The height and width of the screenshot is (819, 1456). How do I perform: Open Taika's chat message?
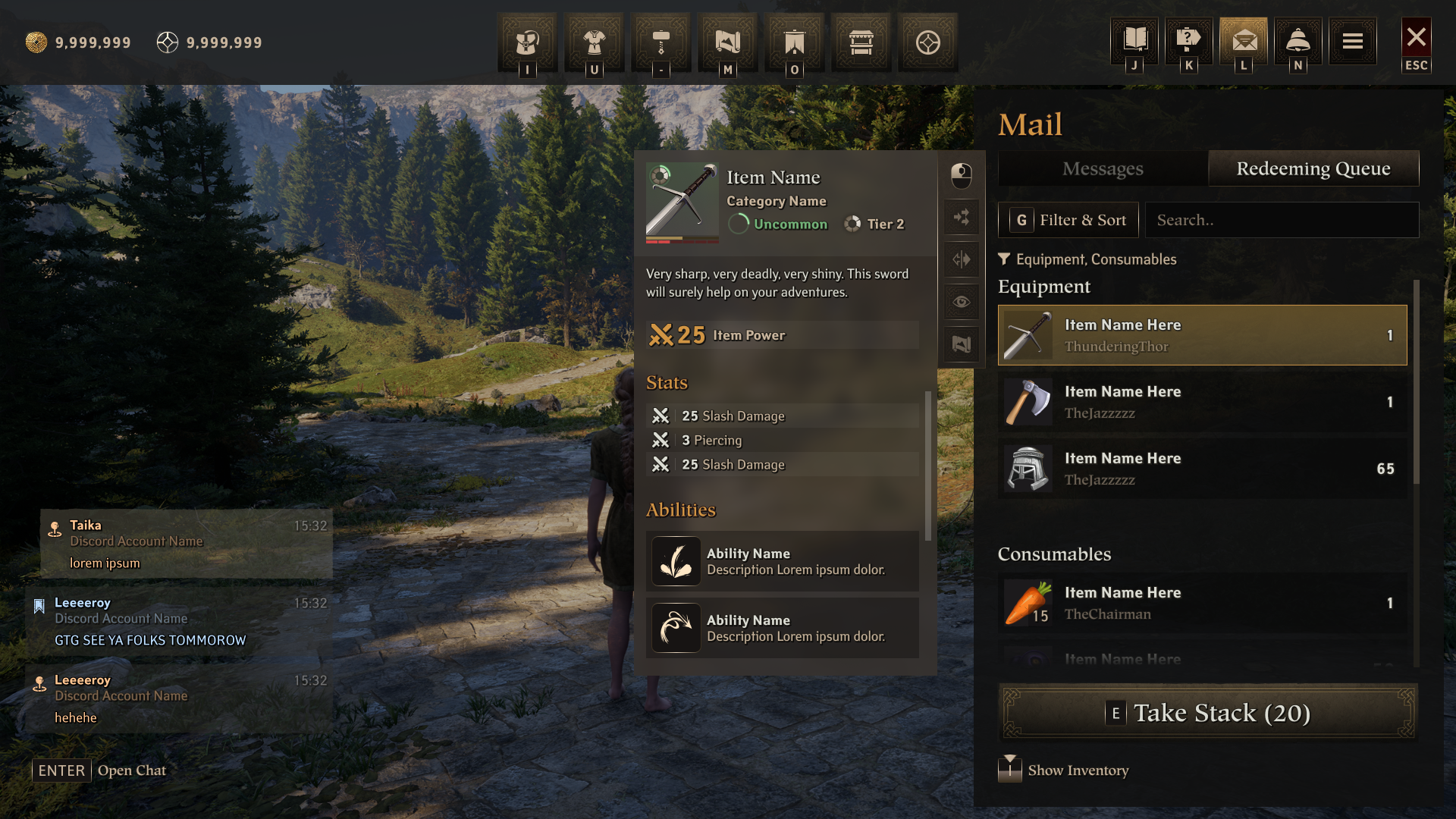point(187,544)
